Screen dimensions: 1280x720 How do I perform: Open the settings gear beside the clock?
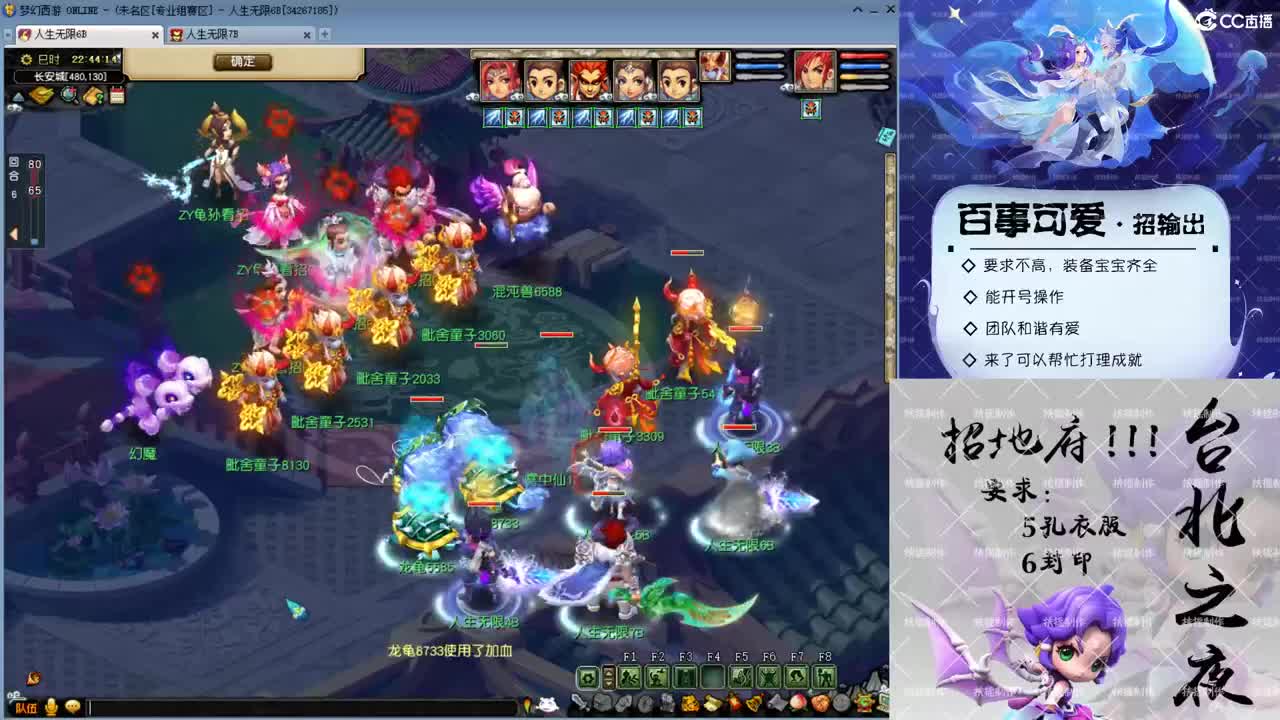click(x=26, y=60)
